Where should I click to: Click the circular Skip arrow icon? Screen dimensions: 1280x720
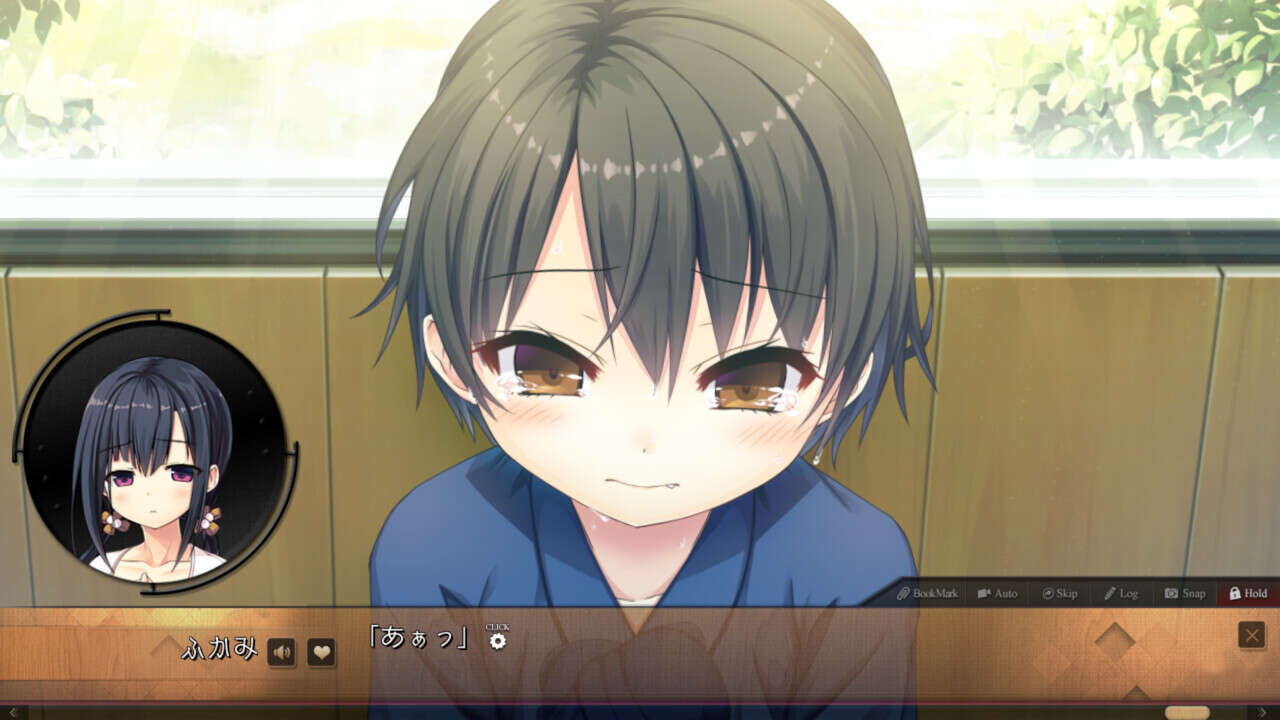coord(1048,592)
